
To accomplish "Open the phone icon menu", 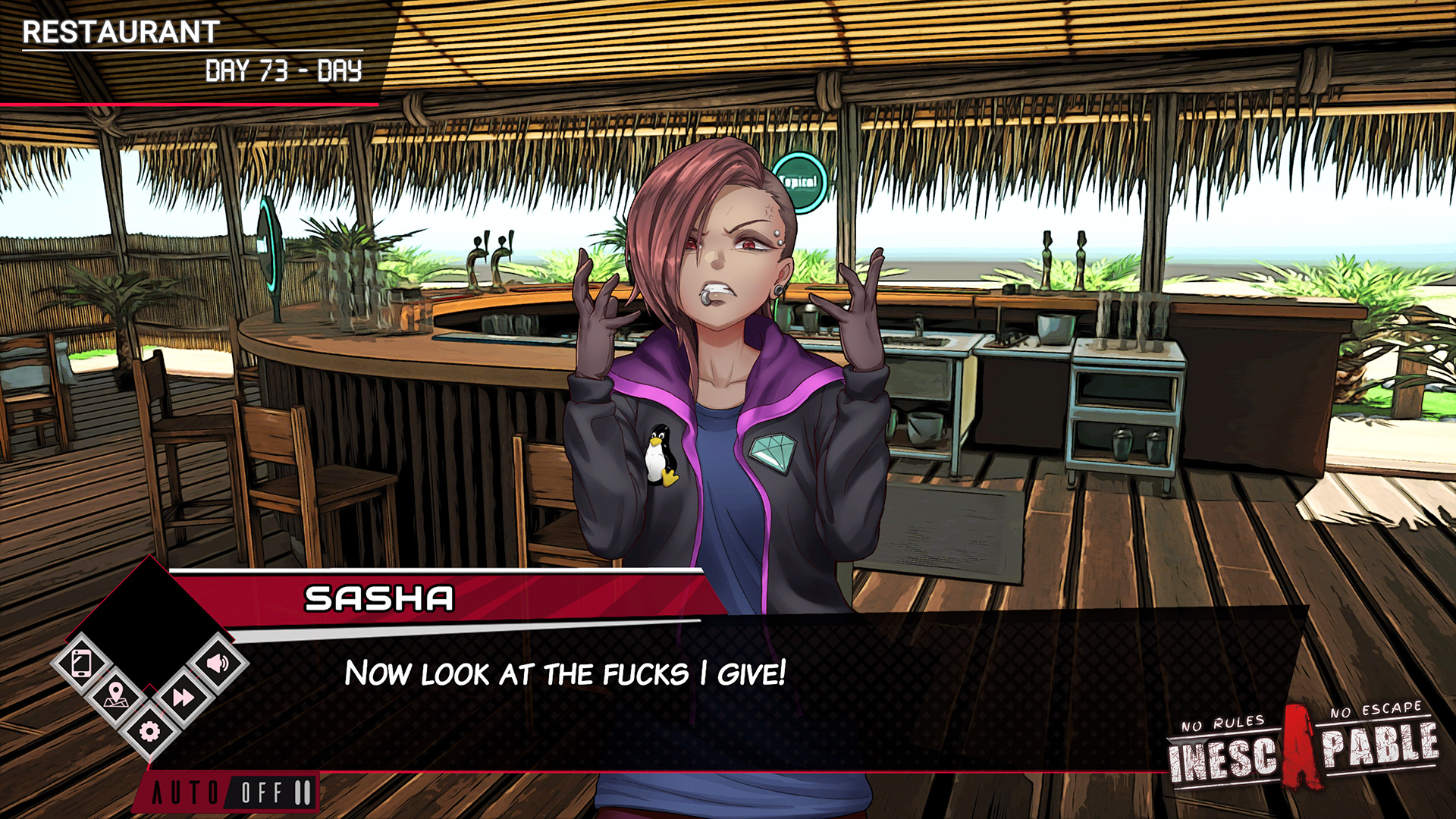I will [x=82, y=664].
